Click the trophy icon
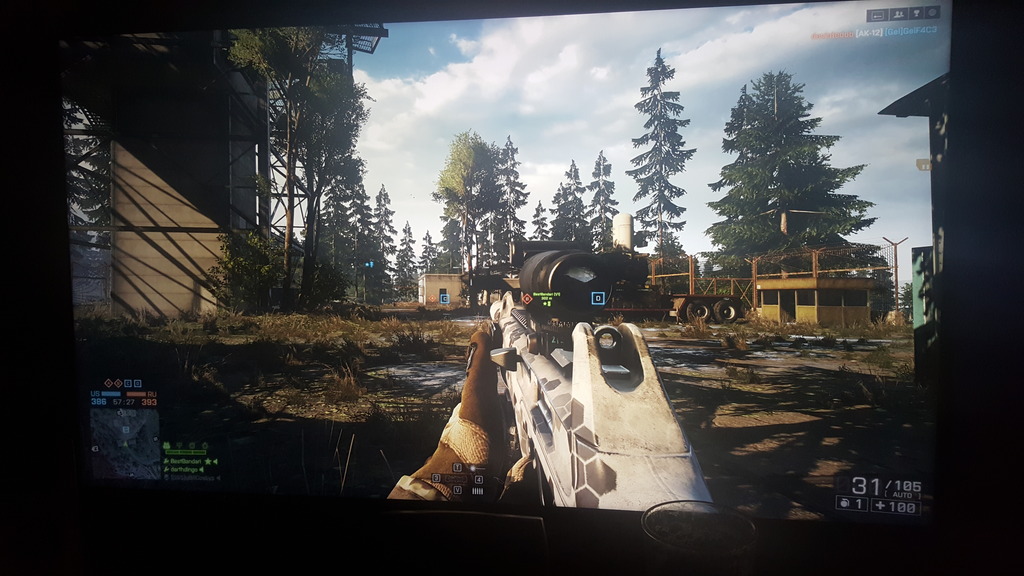Screen dimensions: 1024x576 coord(915,14)
